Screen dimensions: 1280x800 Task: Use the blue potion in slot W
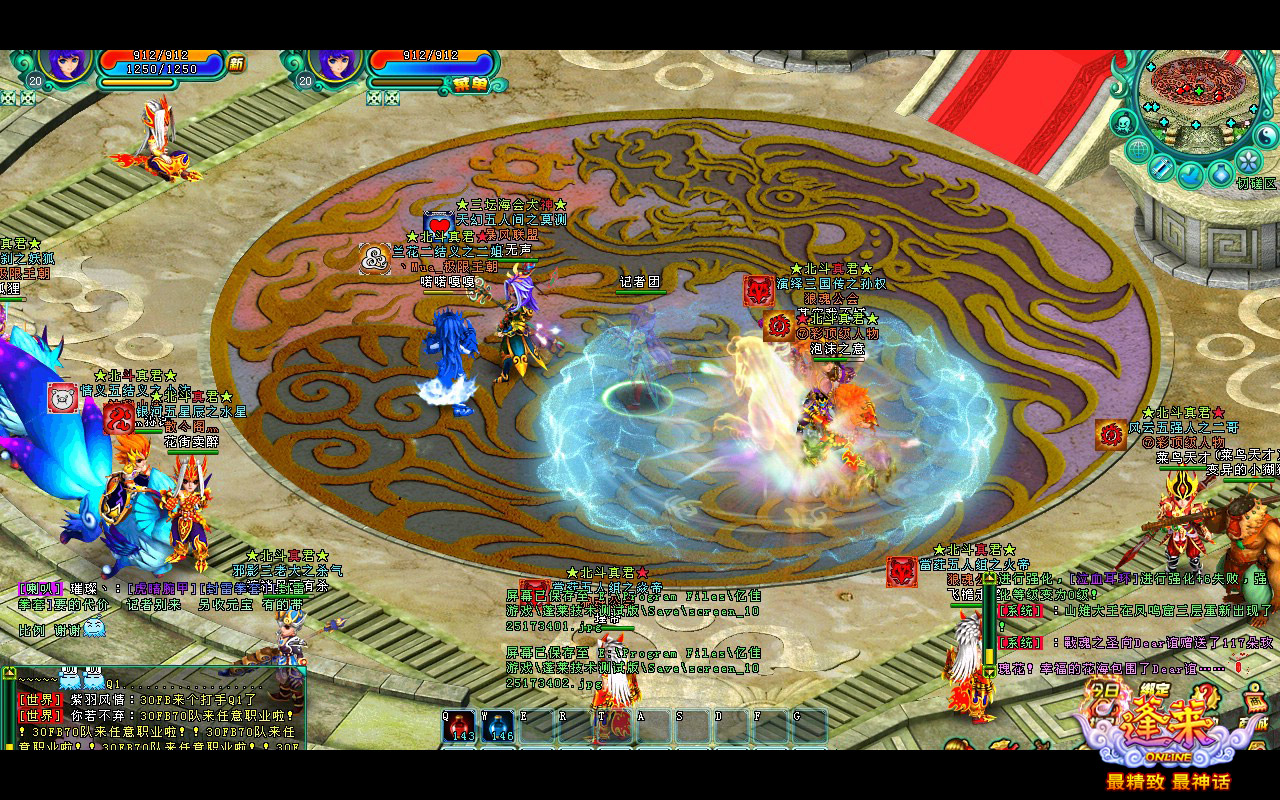point(499,727)
